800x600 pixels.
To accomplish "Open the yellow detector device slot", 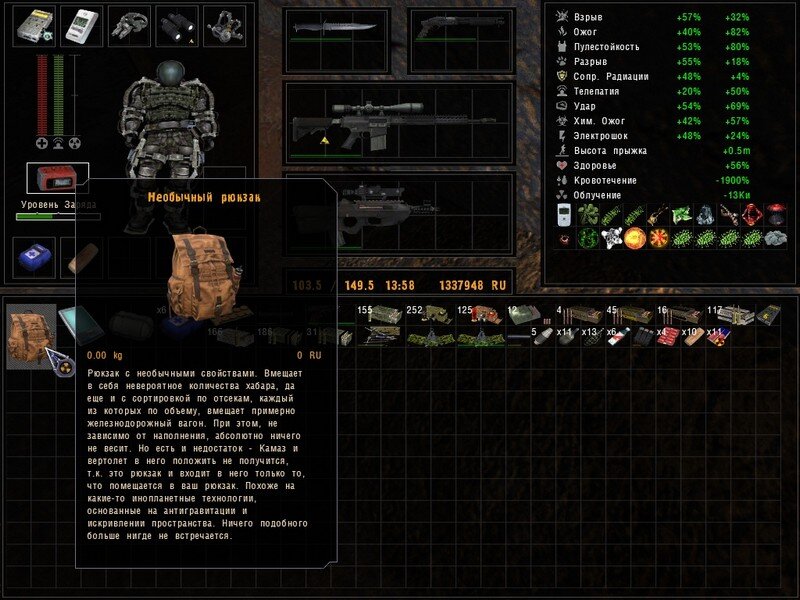I will click(33, 27).
